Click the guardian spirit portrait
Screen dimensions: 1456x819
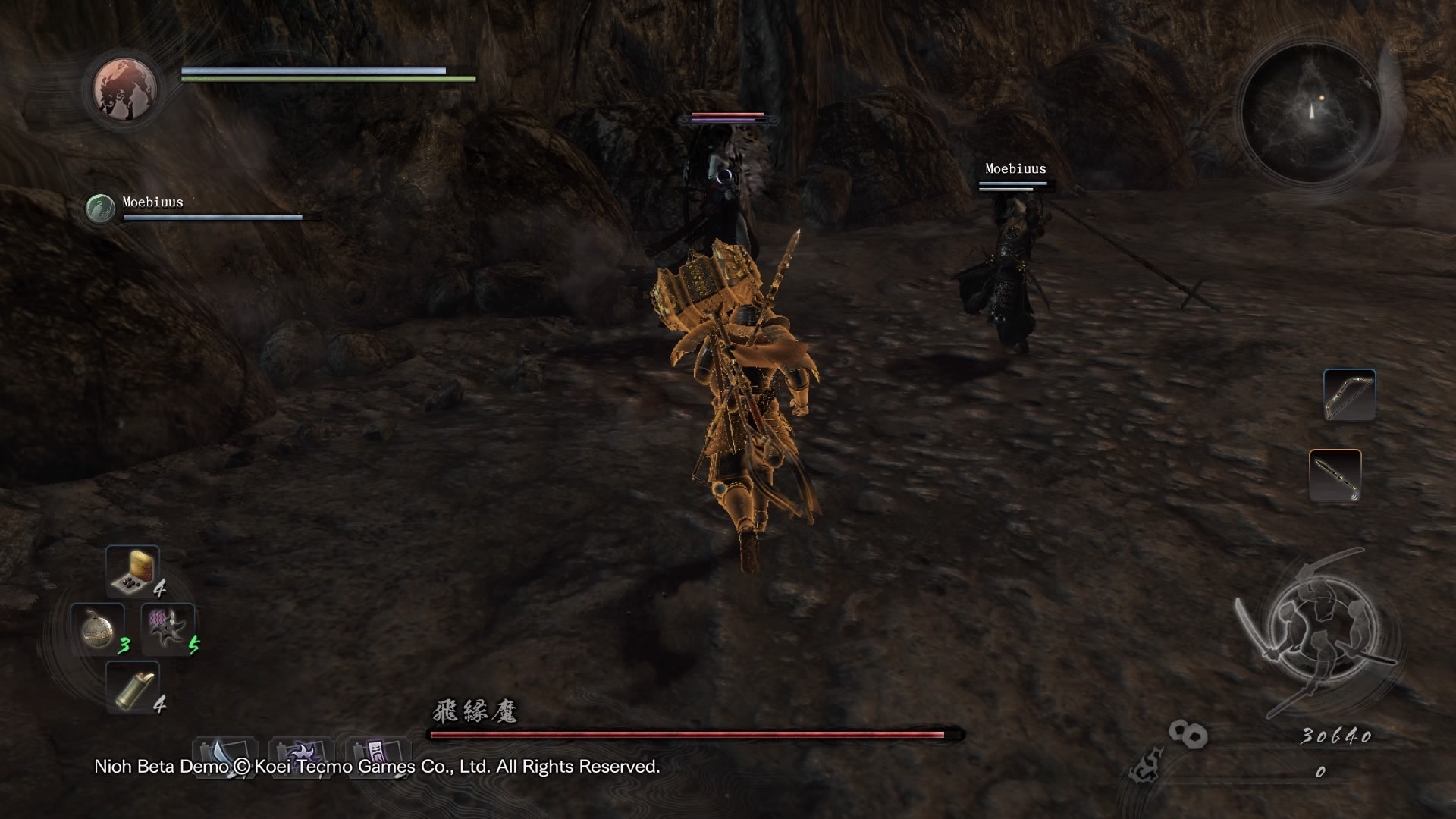(x=125, y=89)
